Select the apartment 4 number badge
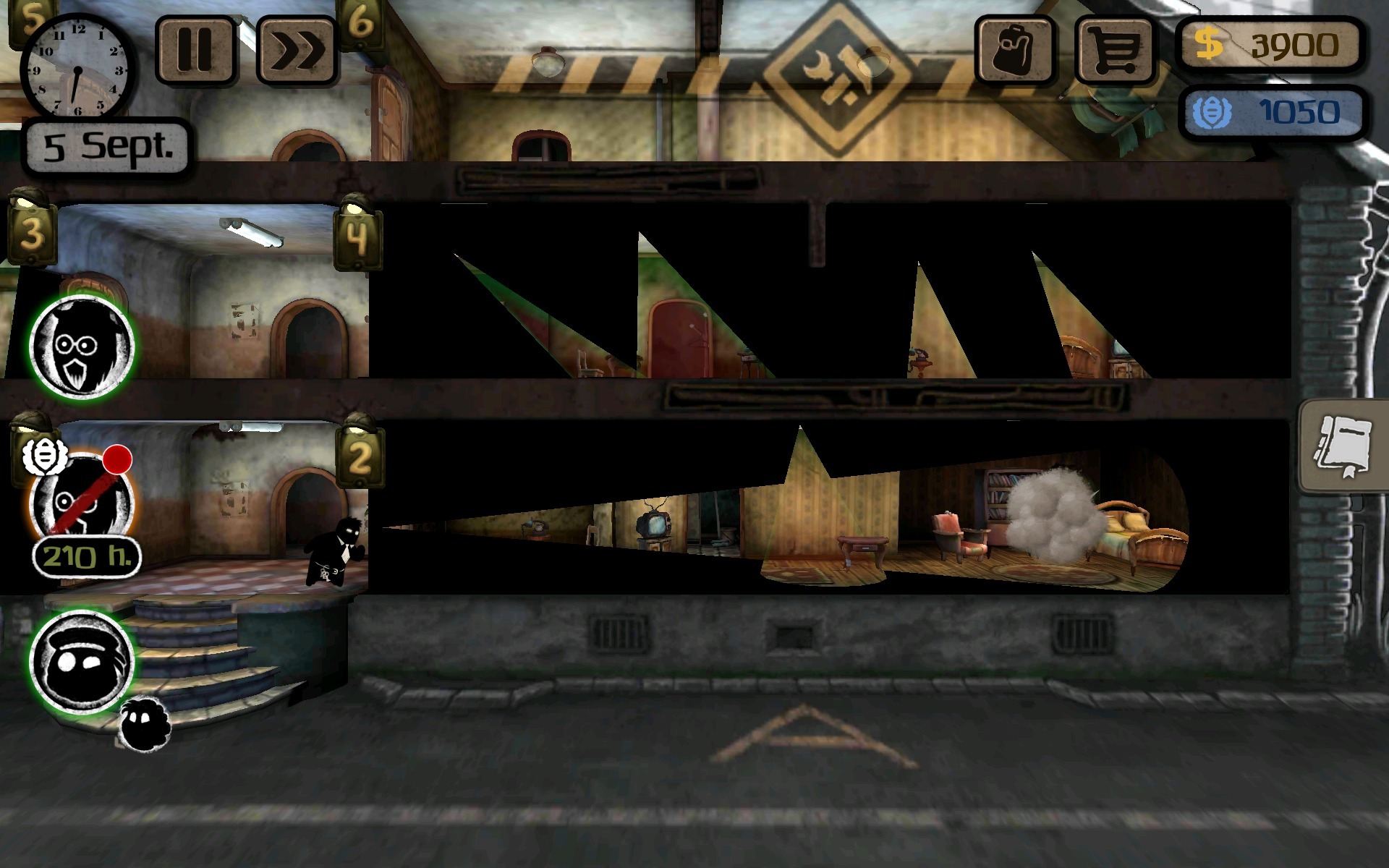 click(357, 236)
